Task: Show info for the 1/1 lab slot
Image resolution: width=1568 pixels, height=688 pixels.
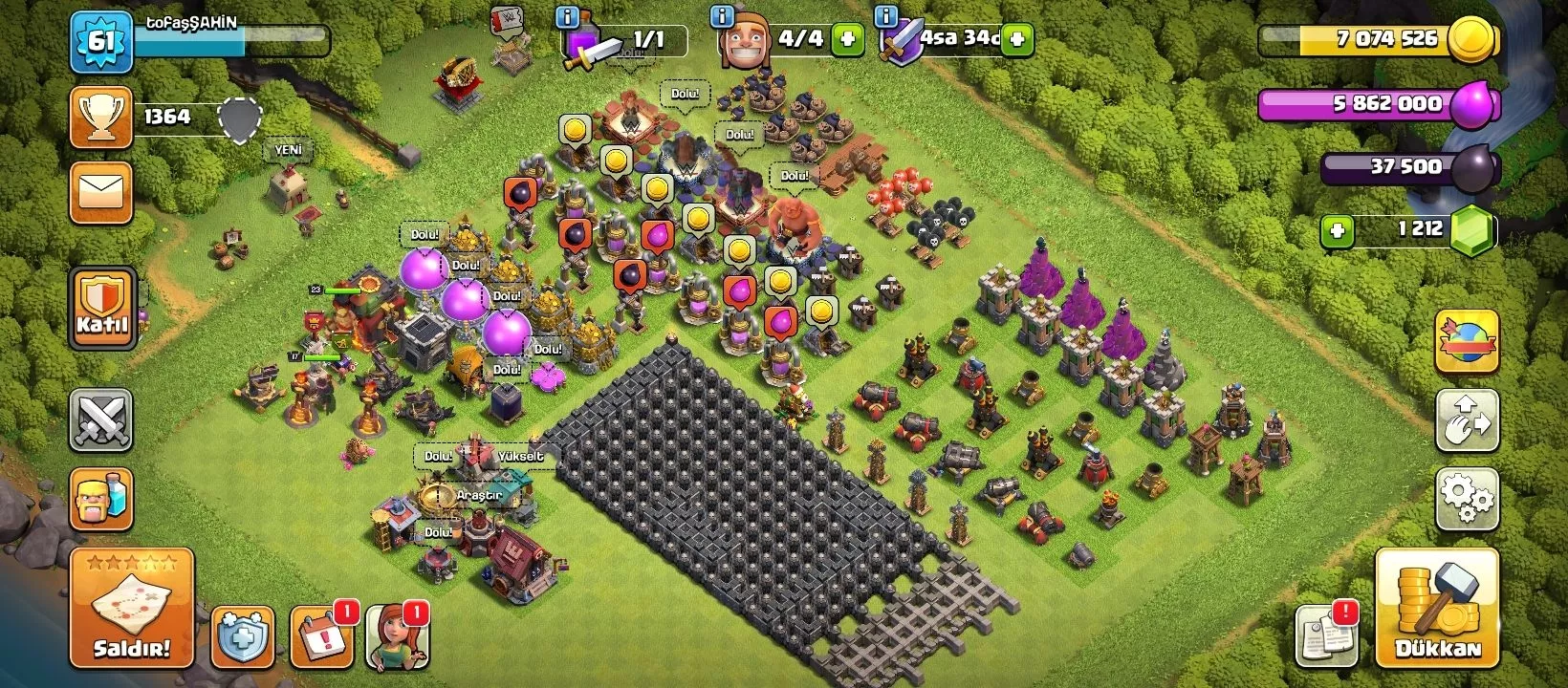Action: pos(567,17)
